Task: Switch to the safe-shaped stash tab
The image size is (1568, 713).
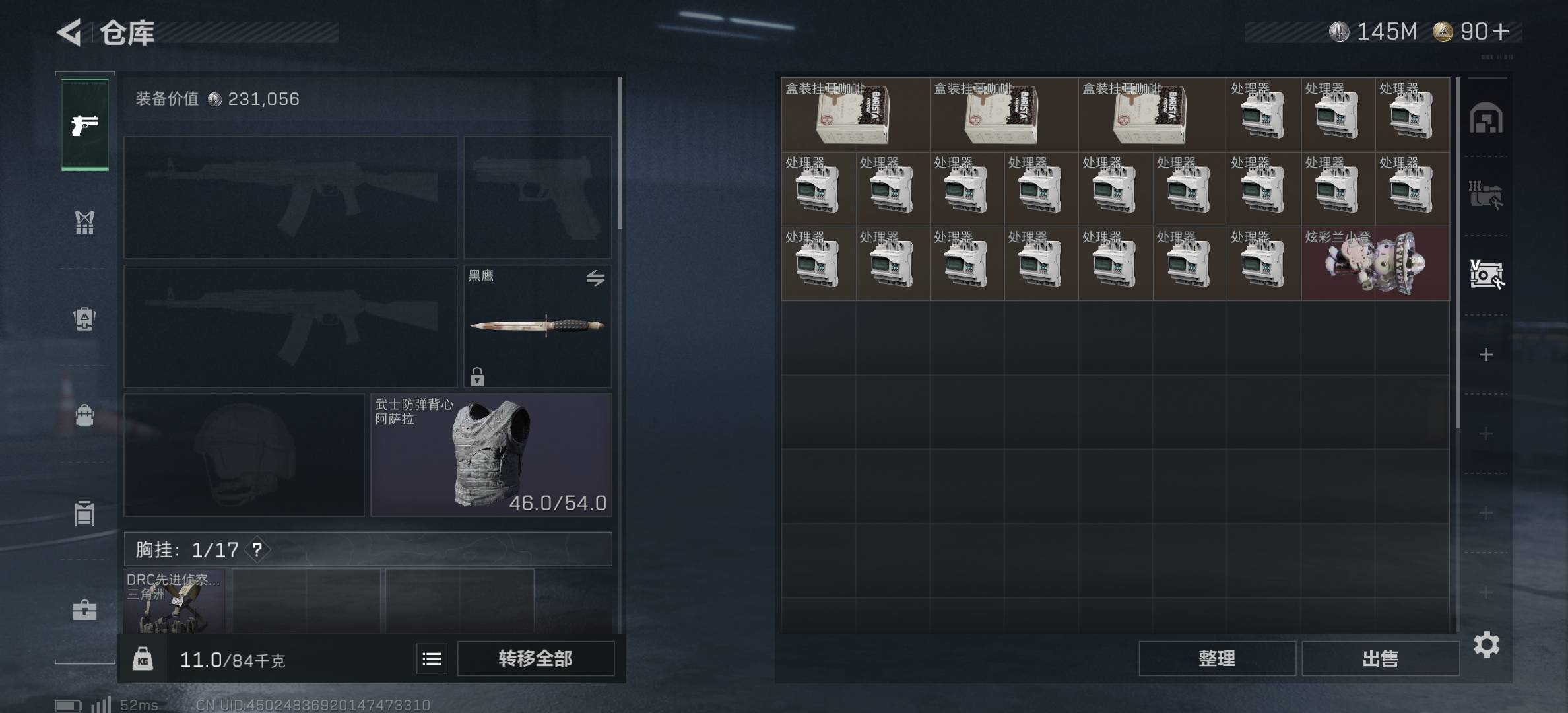Action: (1486, 119)
